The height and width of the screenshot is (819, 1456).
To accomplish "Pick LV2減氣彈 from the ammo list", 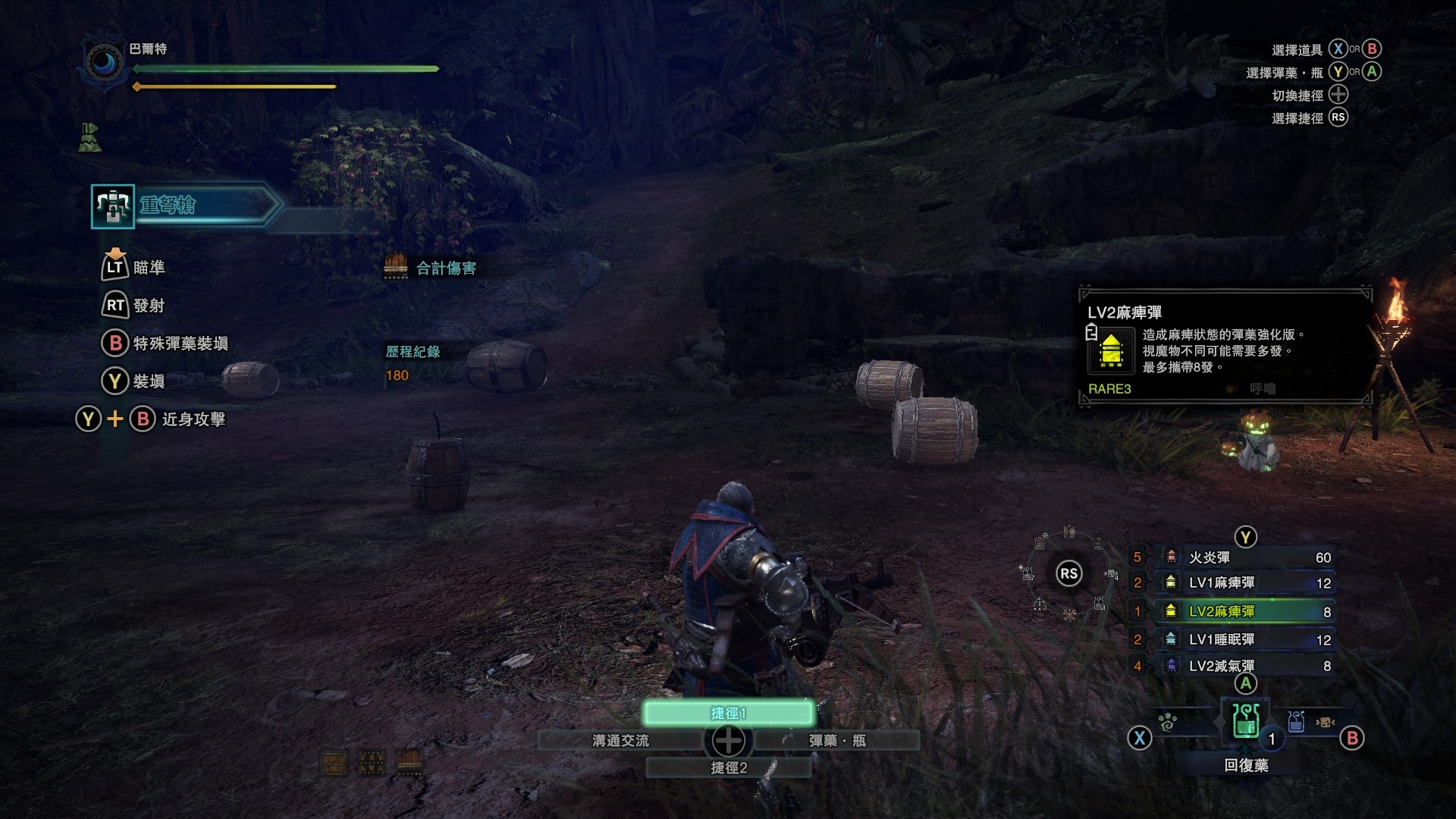I will tap(1244, 666).
